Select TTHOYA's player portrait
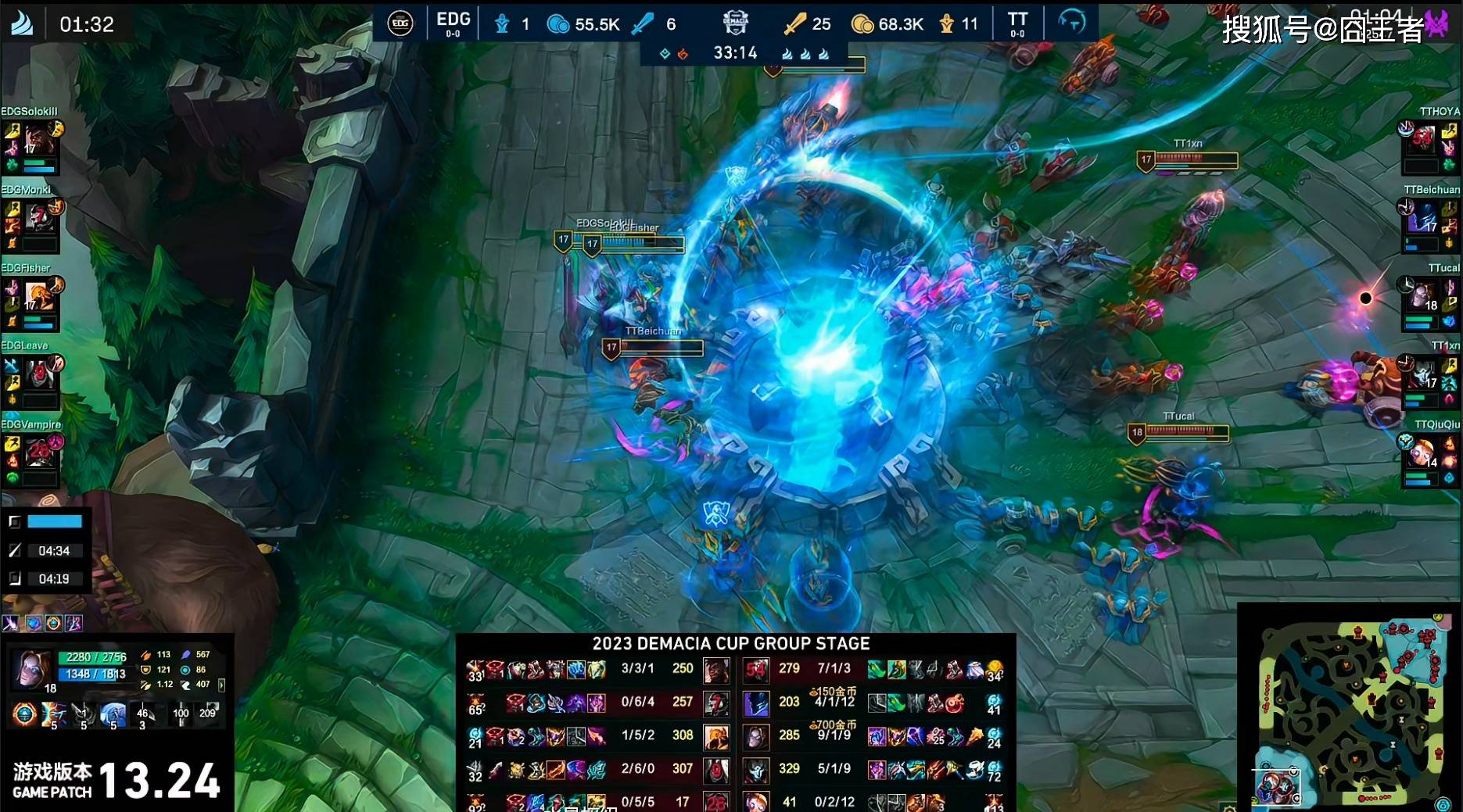1463x812 pixels. point(1423,141)
